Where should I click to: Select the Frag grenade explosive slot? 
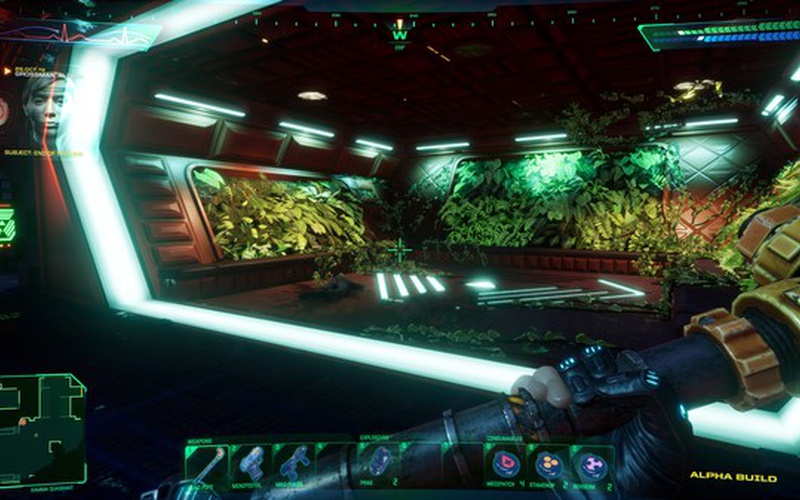tap(380, 463)
